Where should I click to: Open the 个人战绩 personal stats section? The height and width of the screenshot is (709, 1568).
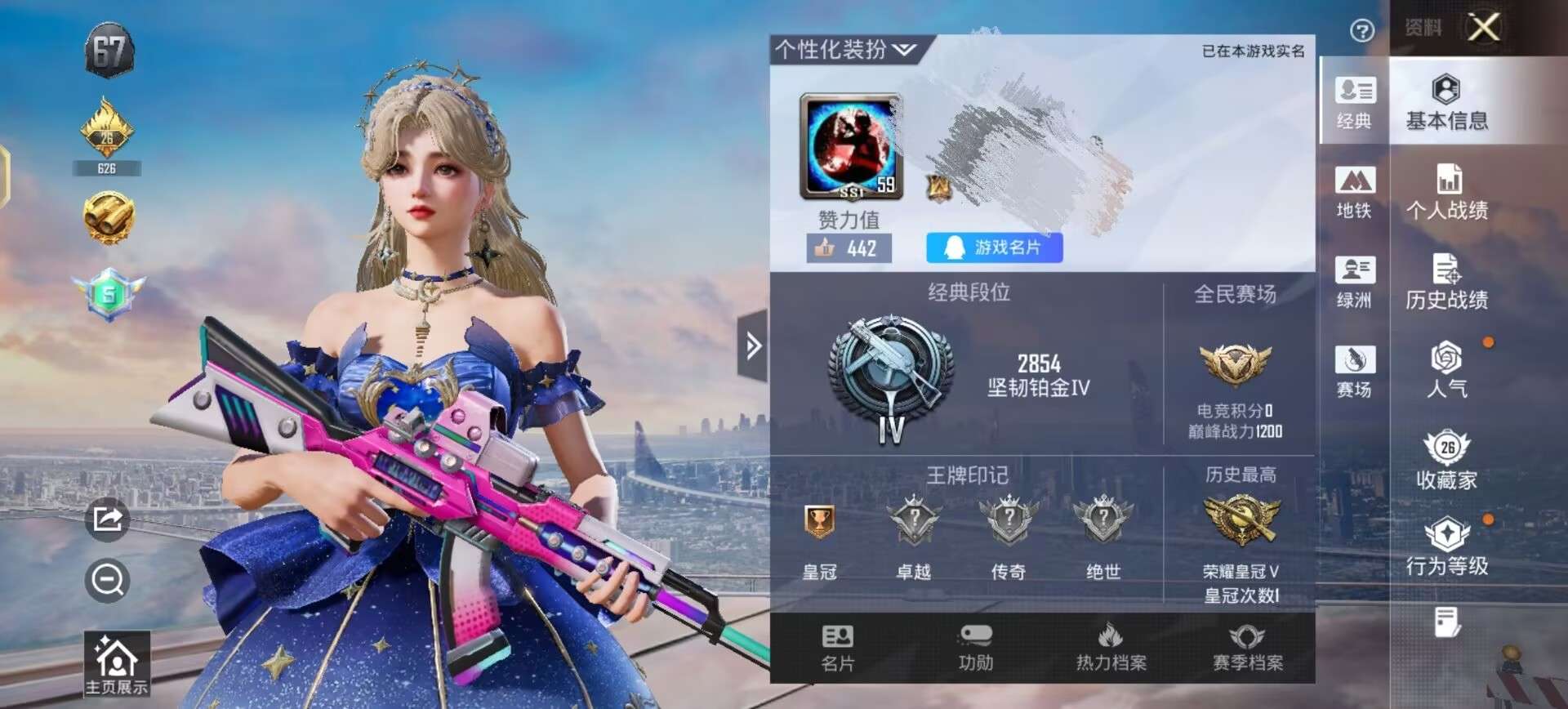tap(1446, 192)
